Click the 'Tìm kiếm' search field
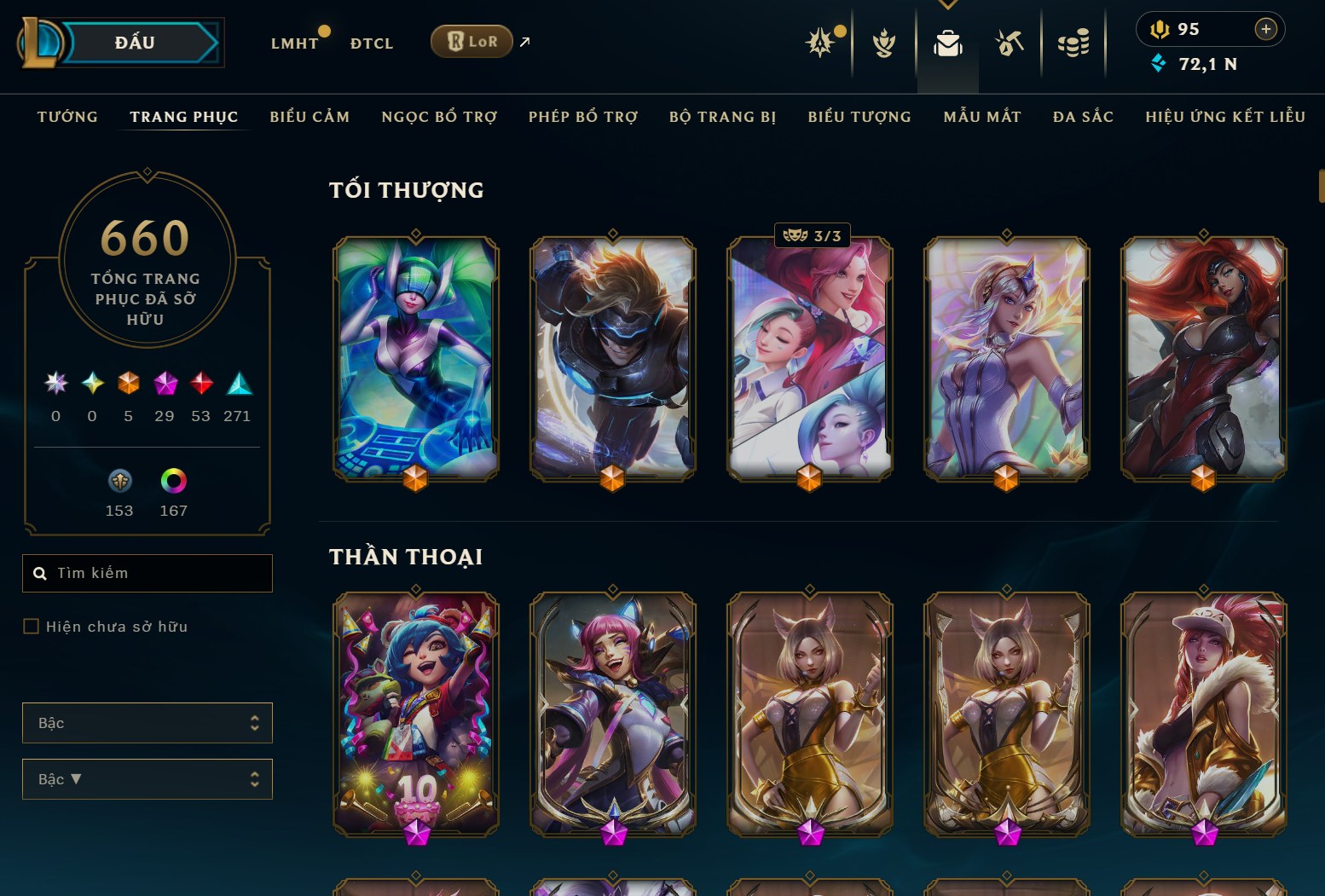 [x=147, y=573]
